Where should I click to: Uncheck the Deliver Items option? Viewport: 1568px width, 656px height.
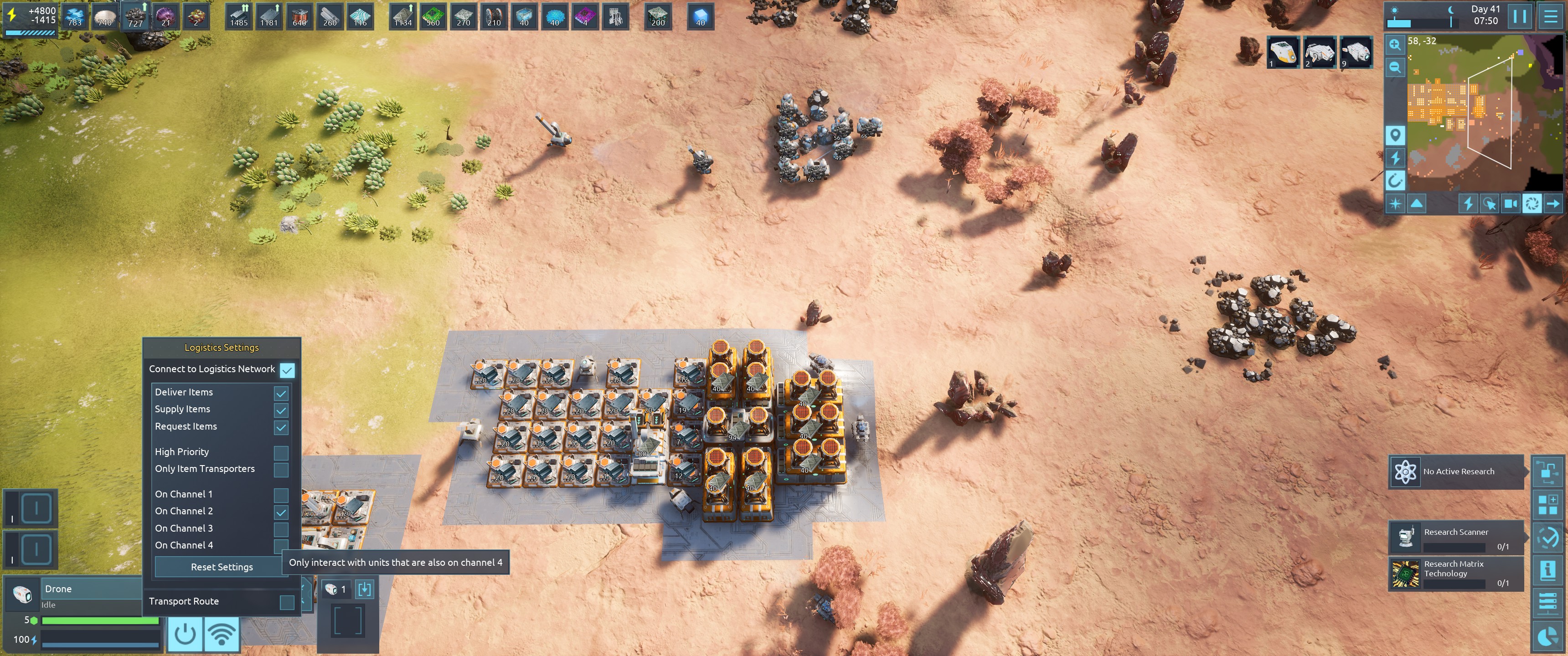pos(281,393)
